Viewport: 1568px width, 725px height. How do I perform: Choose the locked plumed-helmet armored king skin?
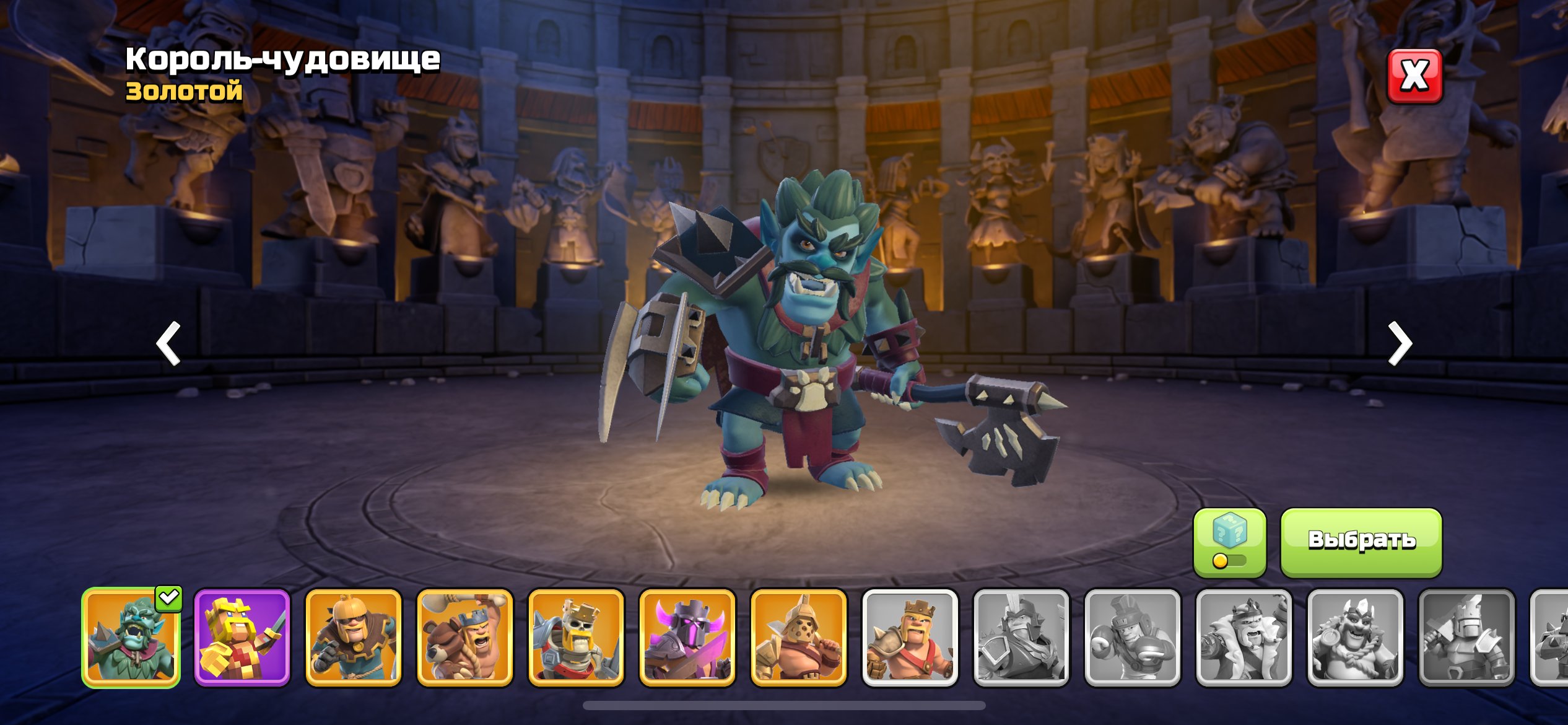coord(1022,638)
